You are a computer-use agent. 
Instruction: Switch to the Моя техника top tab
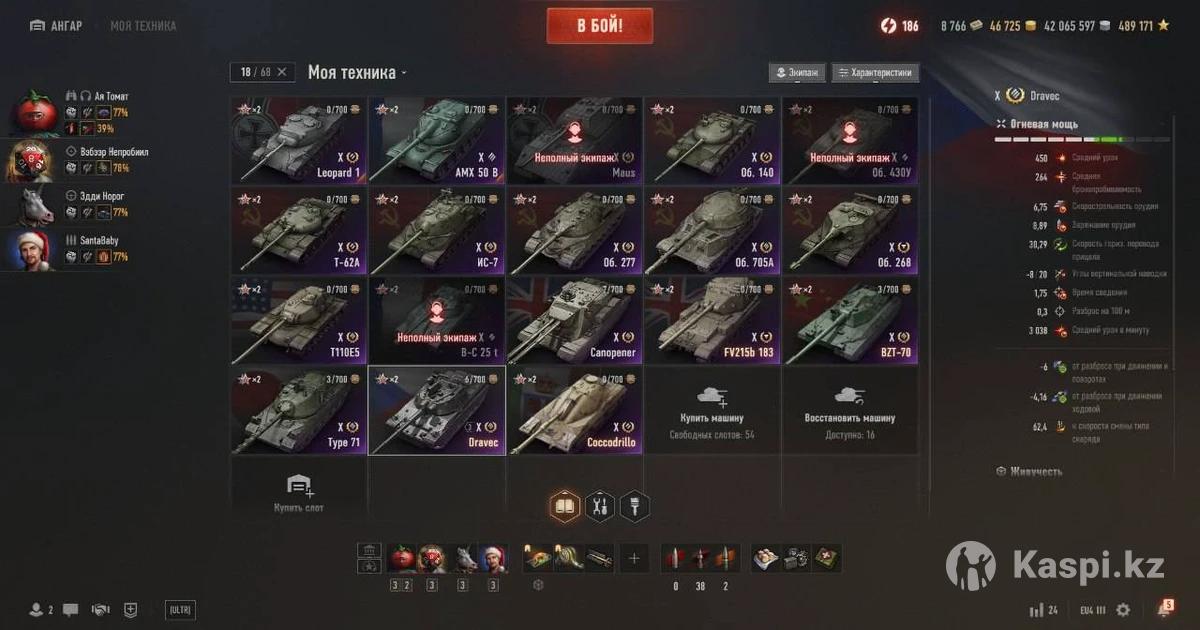coord(142,26)
